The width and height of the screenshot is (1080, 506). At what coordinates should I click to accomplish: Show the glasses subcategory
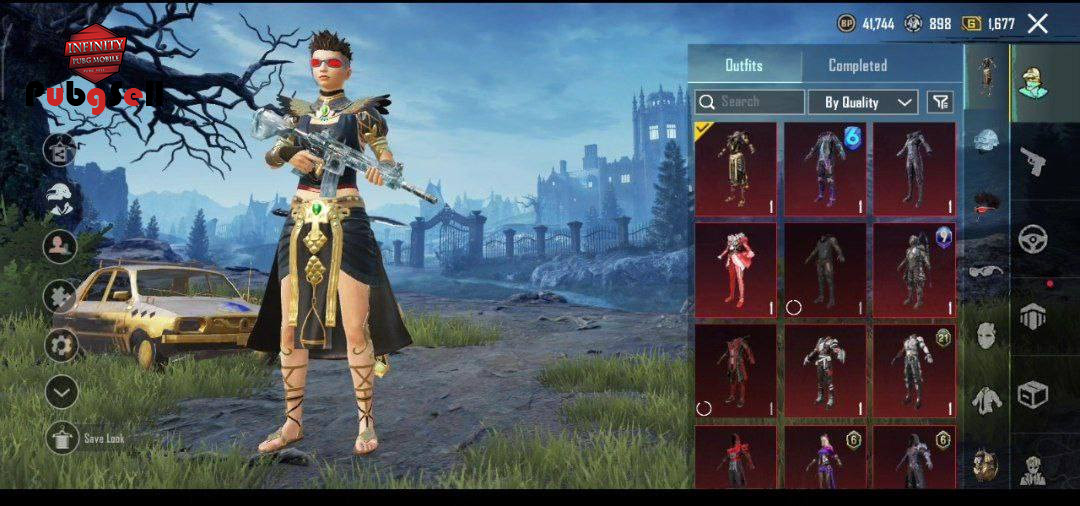[985, 270]
